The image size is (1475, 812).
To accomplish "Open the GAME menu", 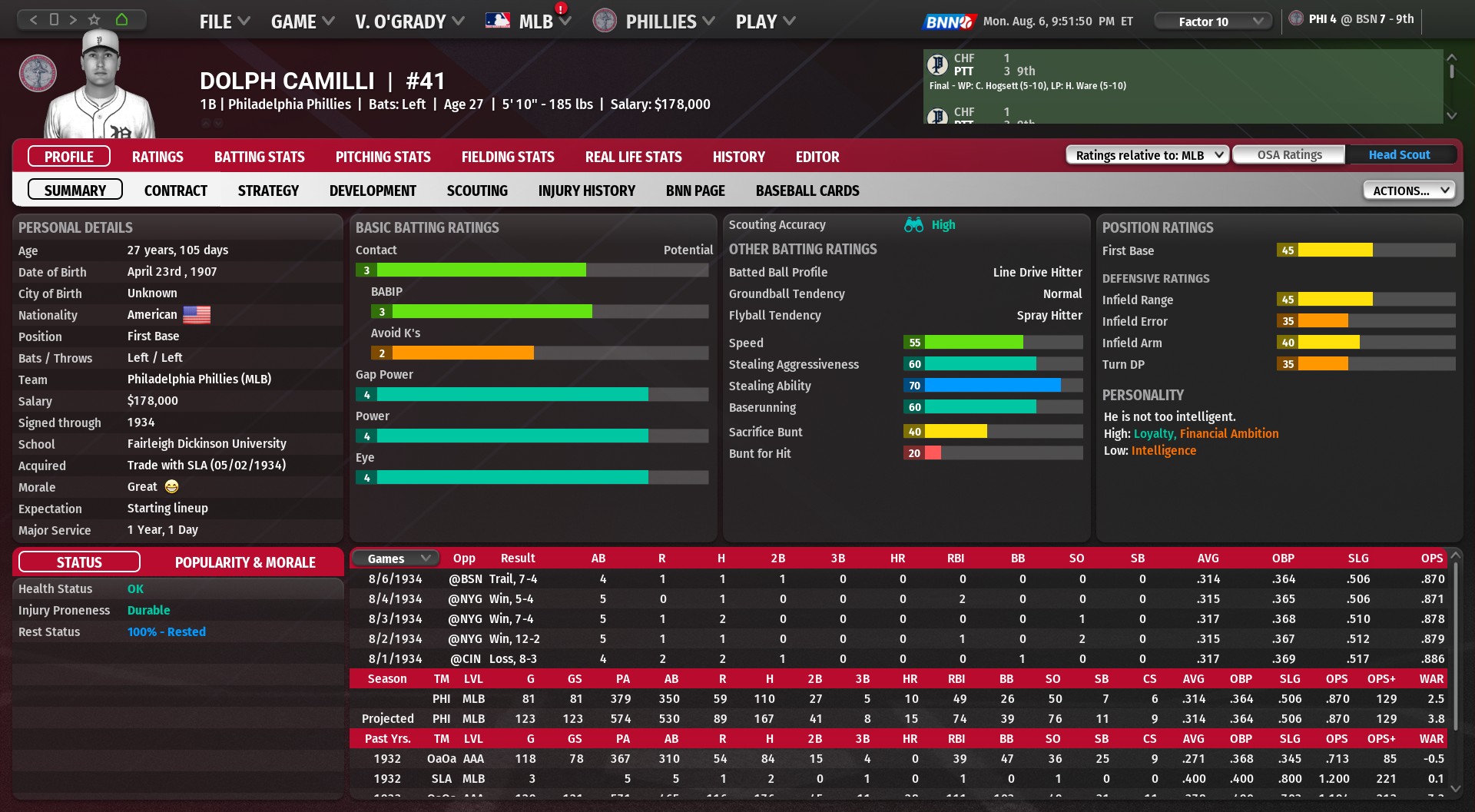I will coord(302,22).
